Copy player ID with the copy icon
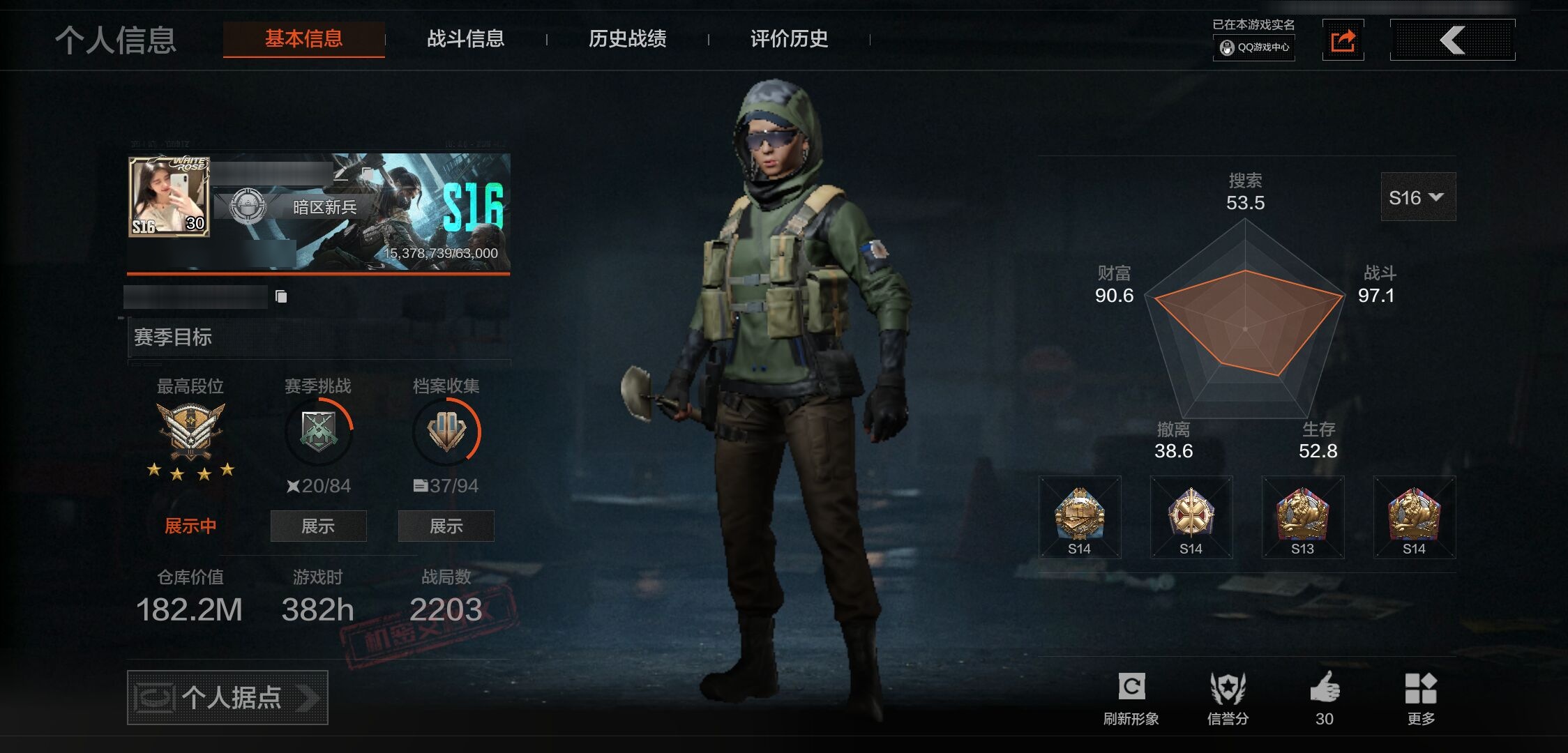The width and height of the screenshot is (1568, 753). point(281,297)
